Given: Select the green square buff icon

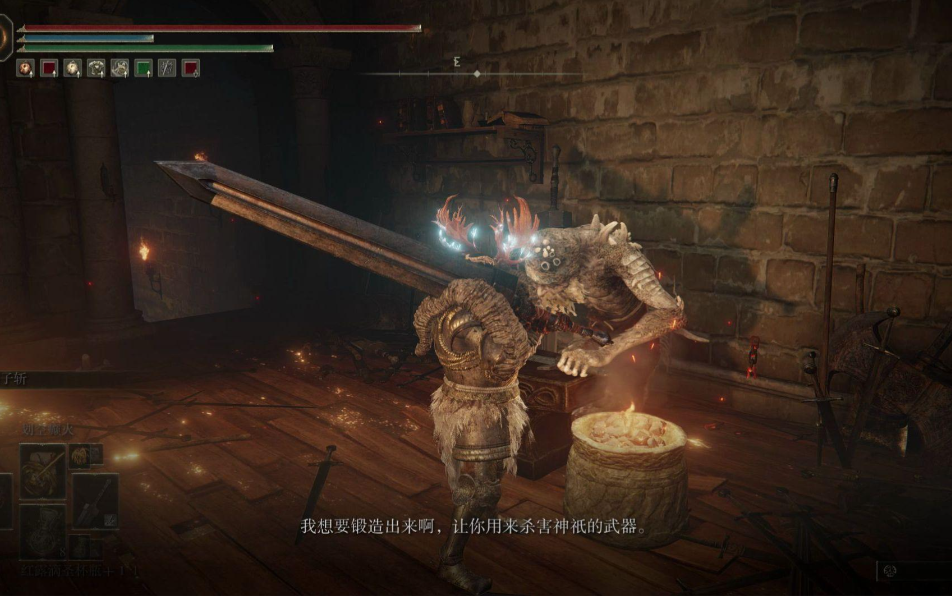Looking at the screenshot, I should (x=143, y=68).
